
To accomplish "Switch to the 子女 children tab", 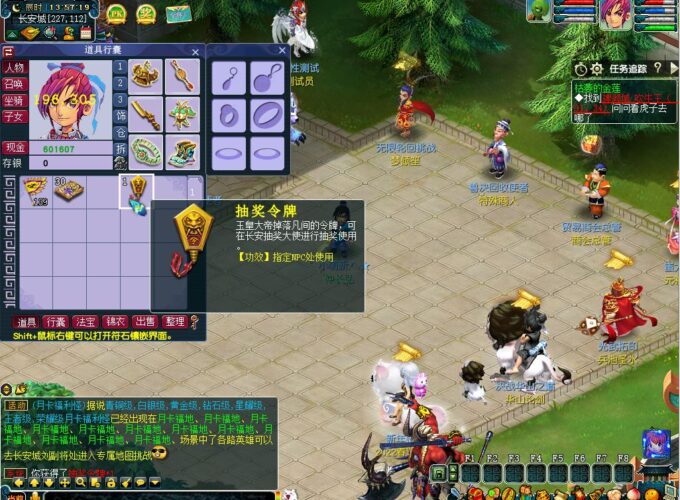I will (x=14, y=116).
